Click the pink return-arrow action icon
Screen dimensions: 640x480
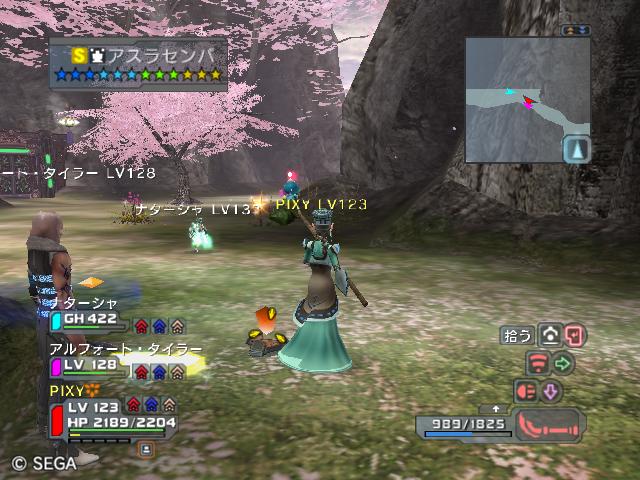574,336
